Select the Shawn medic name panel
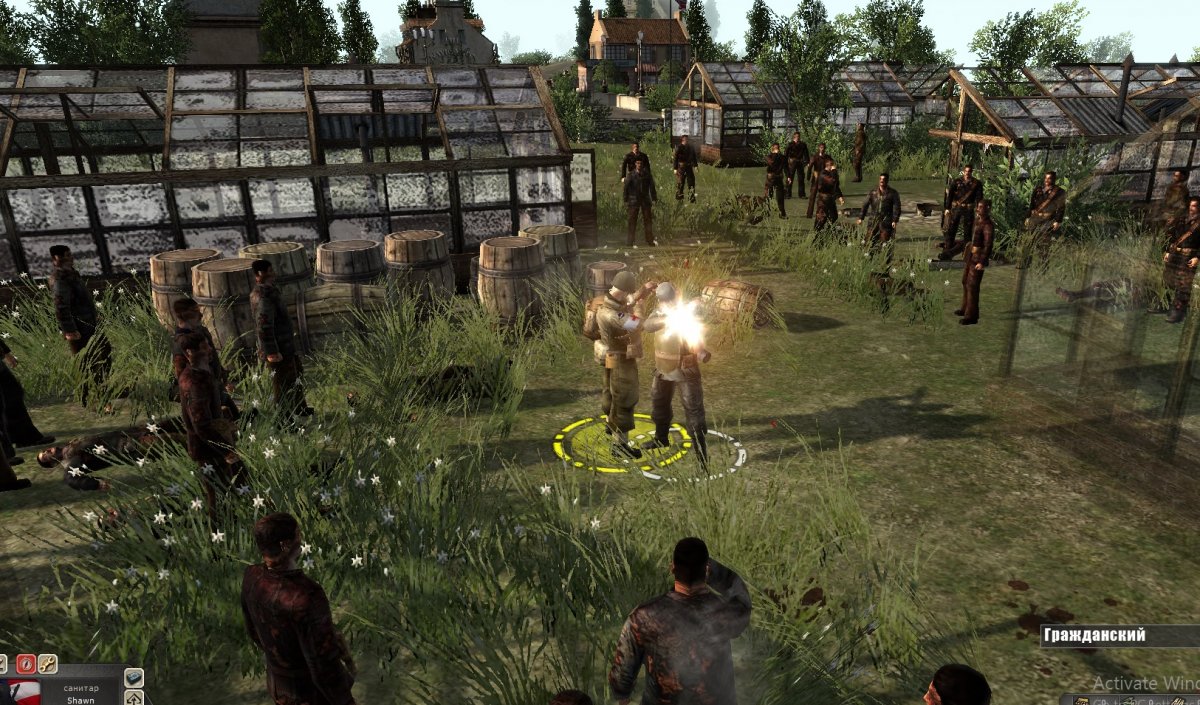The height and width of the screenshot is (705, 1200). tap(80, 693)
